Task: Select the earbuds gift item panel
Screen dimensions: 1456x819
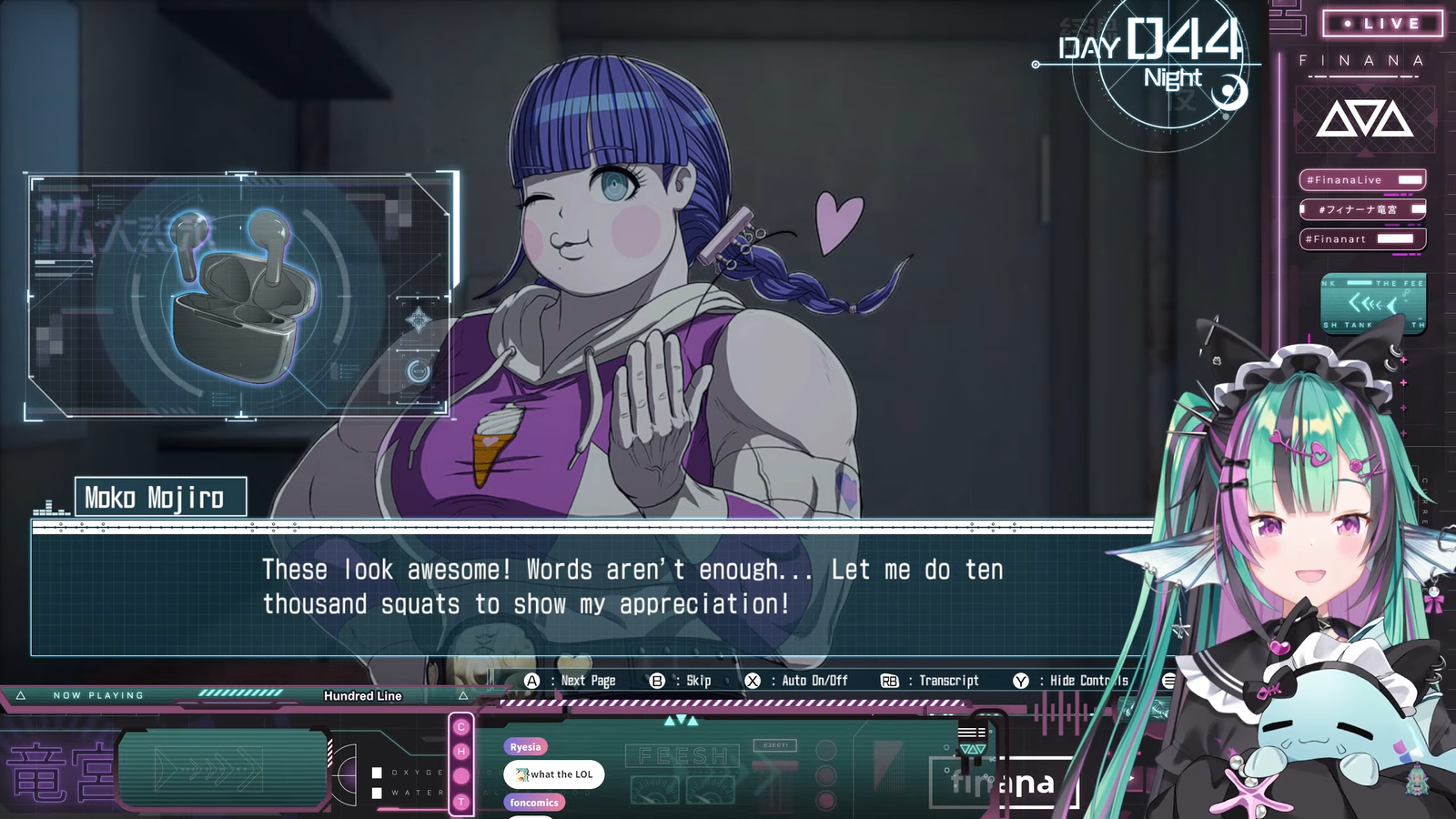Action: (x=240, y=295)
